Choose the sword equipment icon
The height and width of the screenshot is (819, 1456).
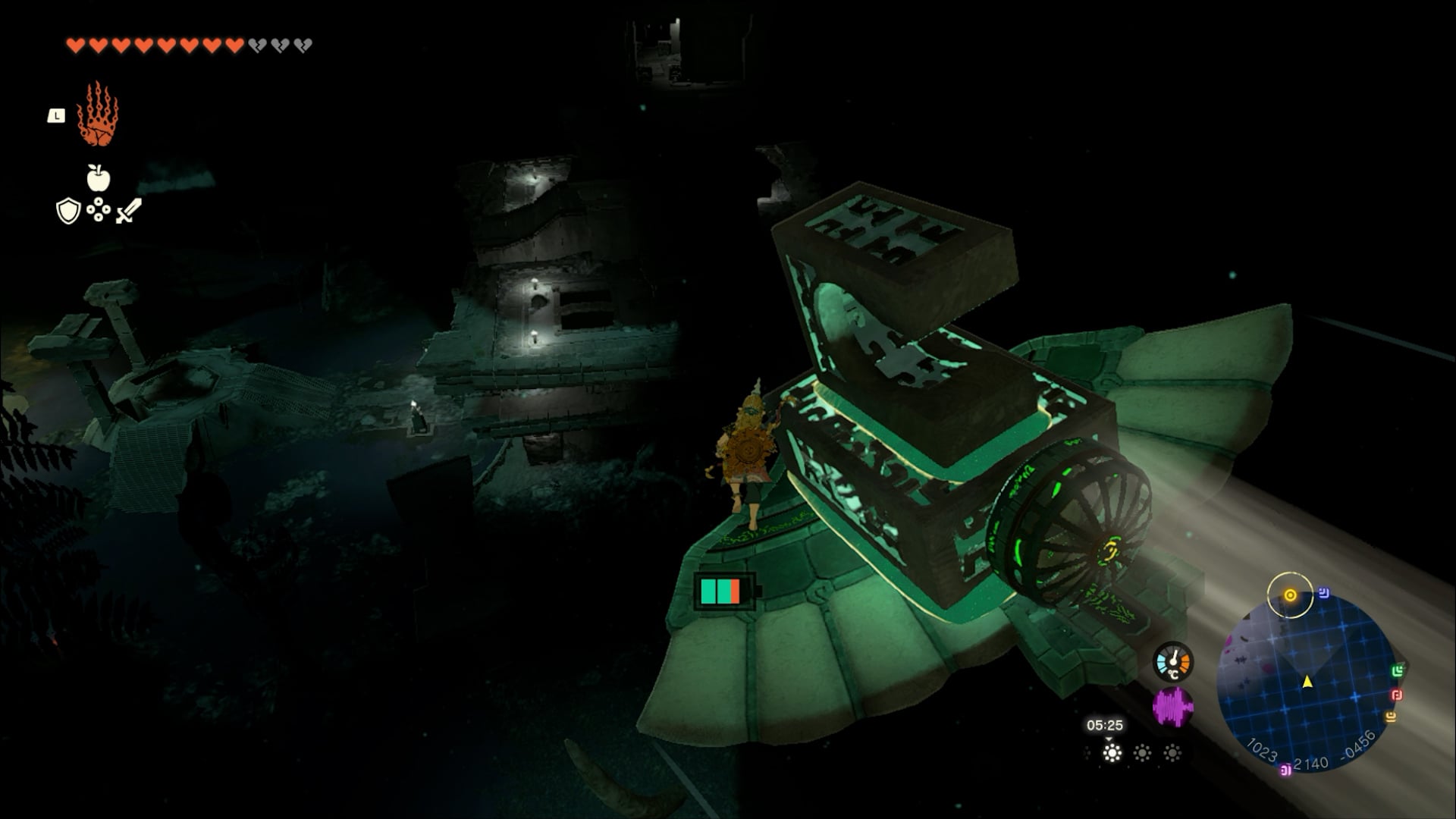point(128,210)
